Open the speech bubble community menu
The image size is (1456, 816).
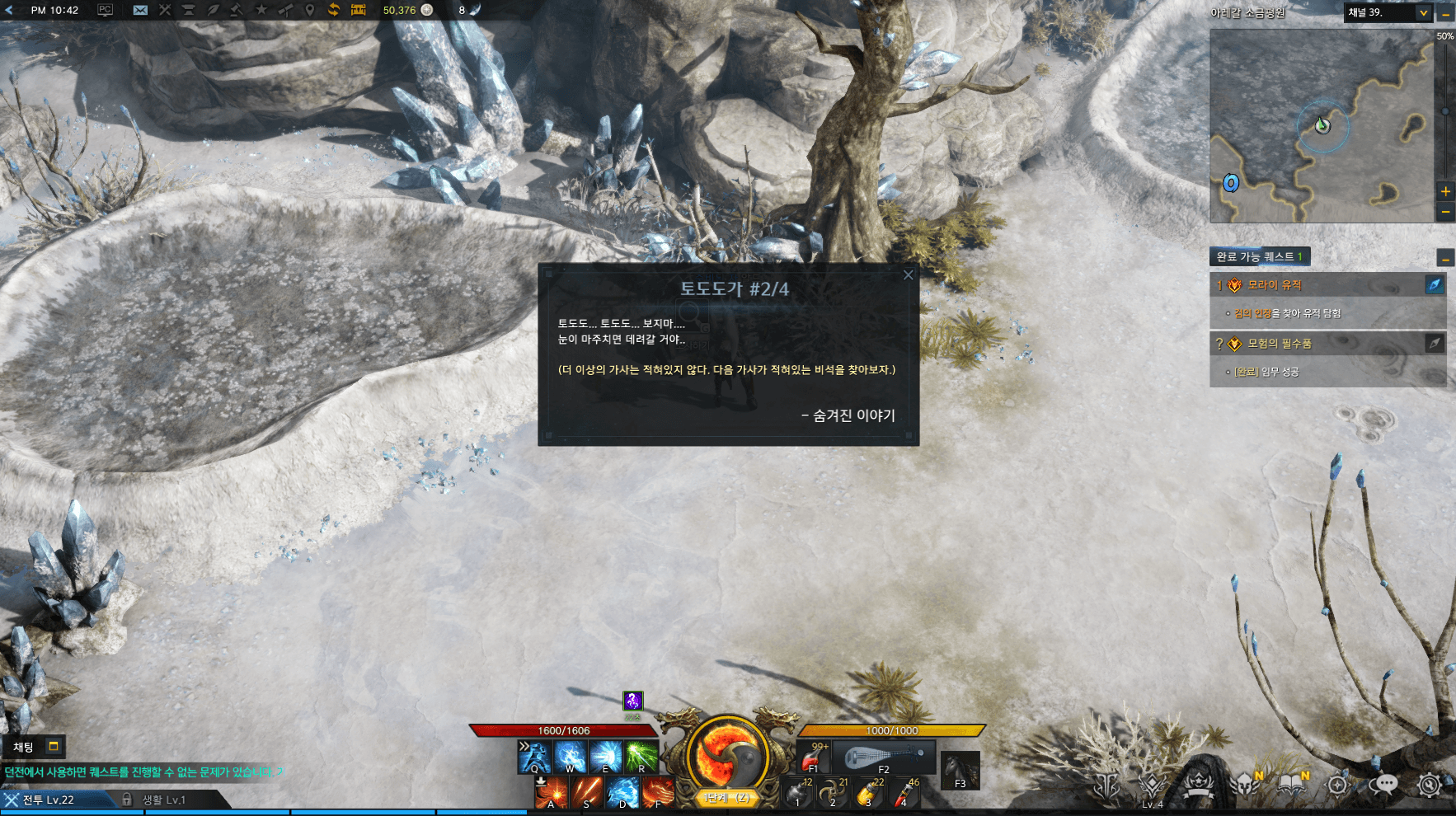[1383, 785]
